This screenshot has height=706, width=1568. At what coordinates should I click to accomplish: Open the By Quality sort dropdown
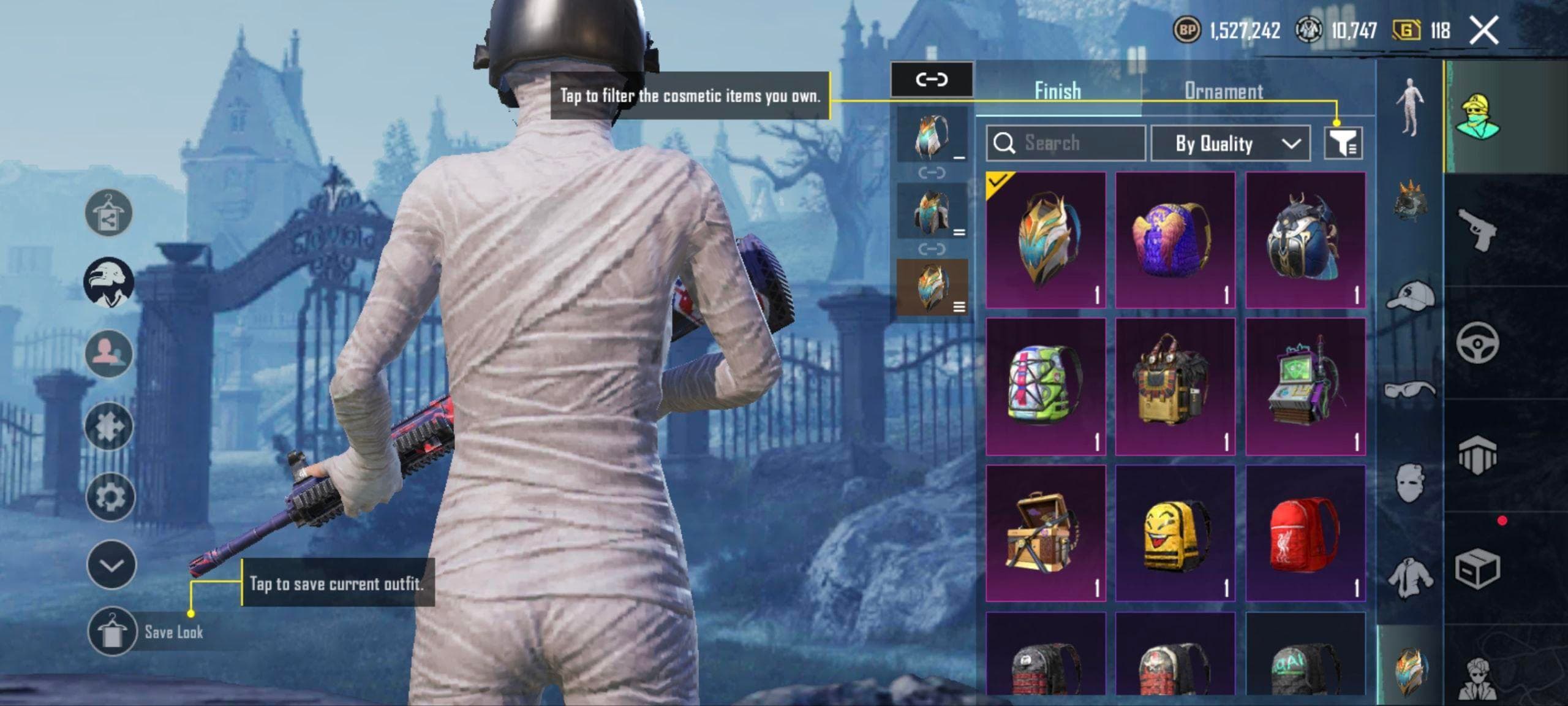coord(1230,143)
